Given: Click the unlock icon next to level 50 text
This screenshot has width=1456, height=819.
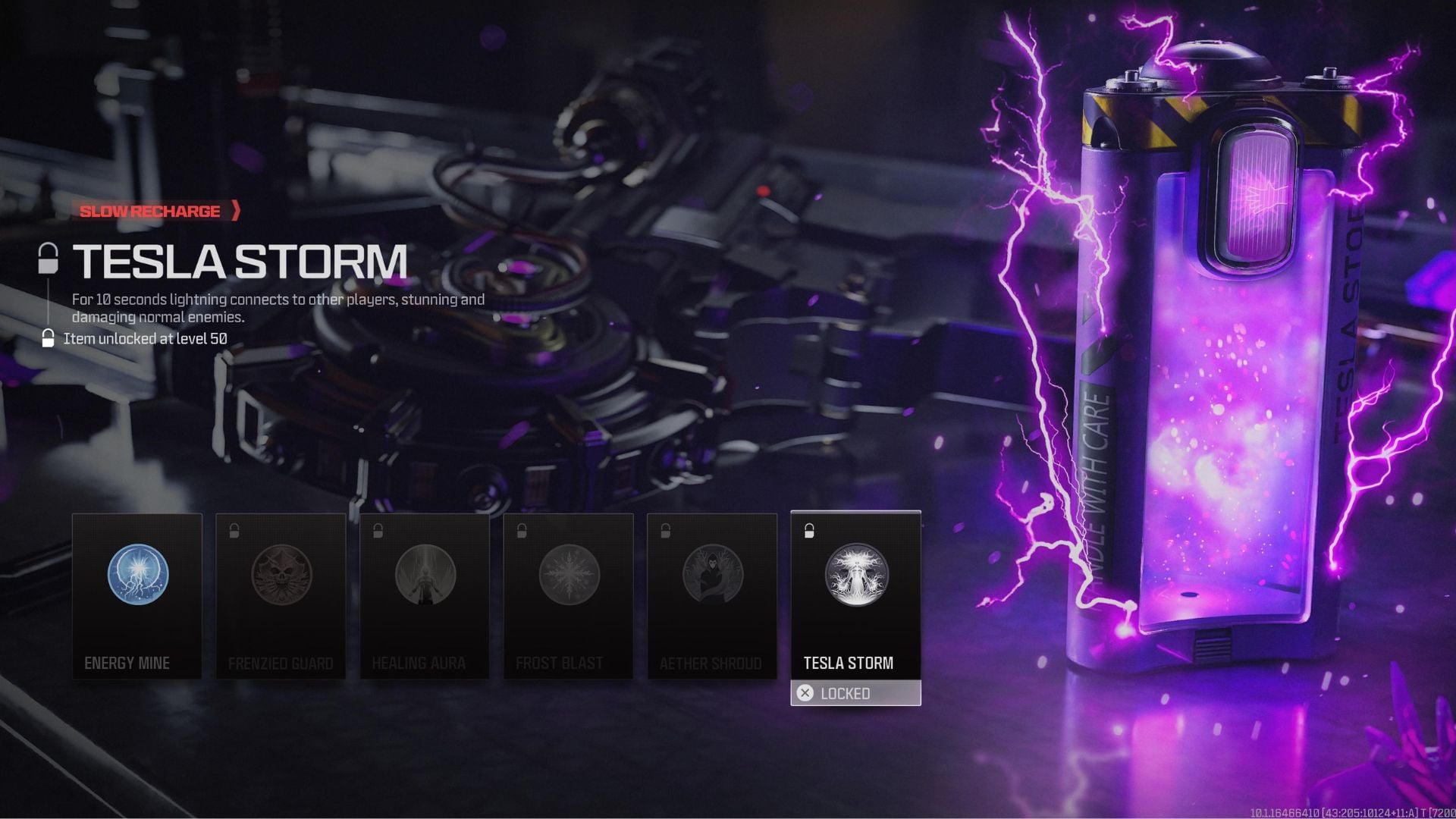Looking at the screenshot, I should [x=49, y=339].
